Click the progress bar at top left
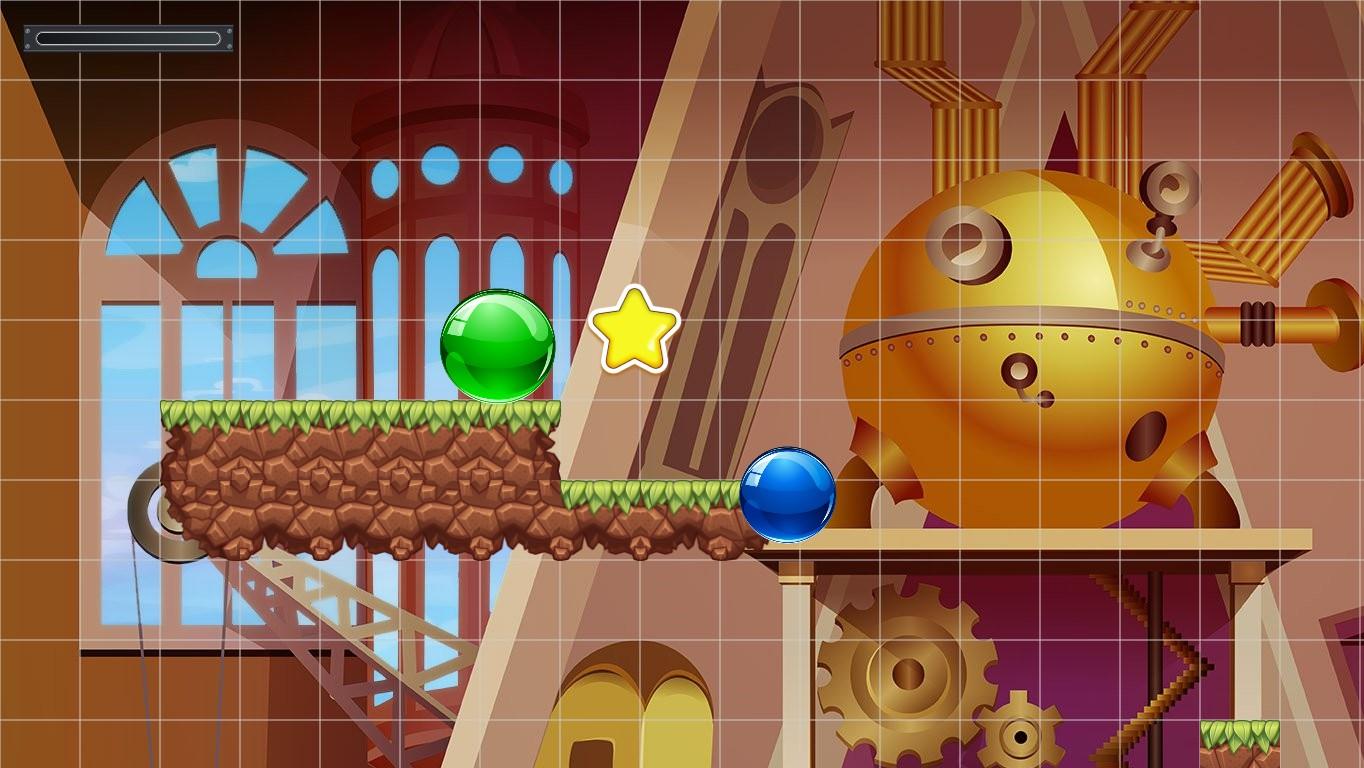The width and height of the screenshot is (1364, 768). [128, 36]
